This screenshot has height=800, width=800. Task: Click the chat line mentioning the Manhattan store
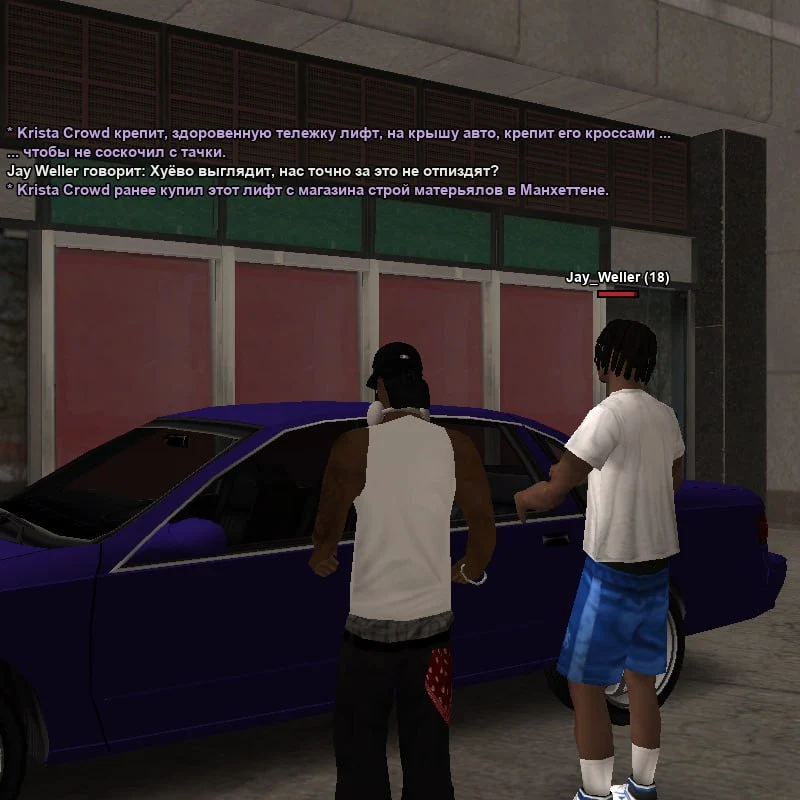click(307, 190)
